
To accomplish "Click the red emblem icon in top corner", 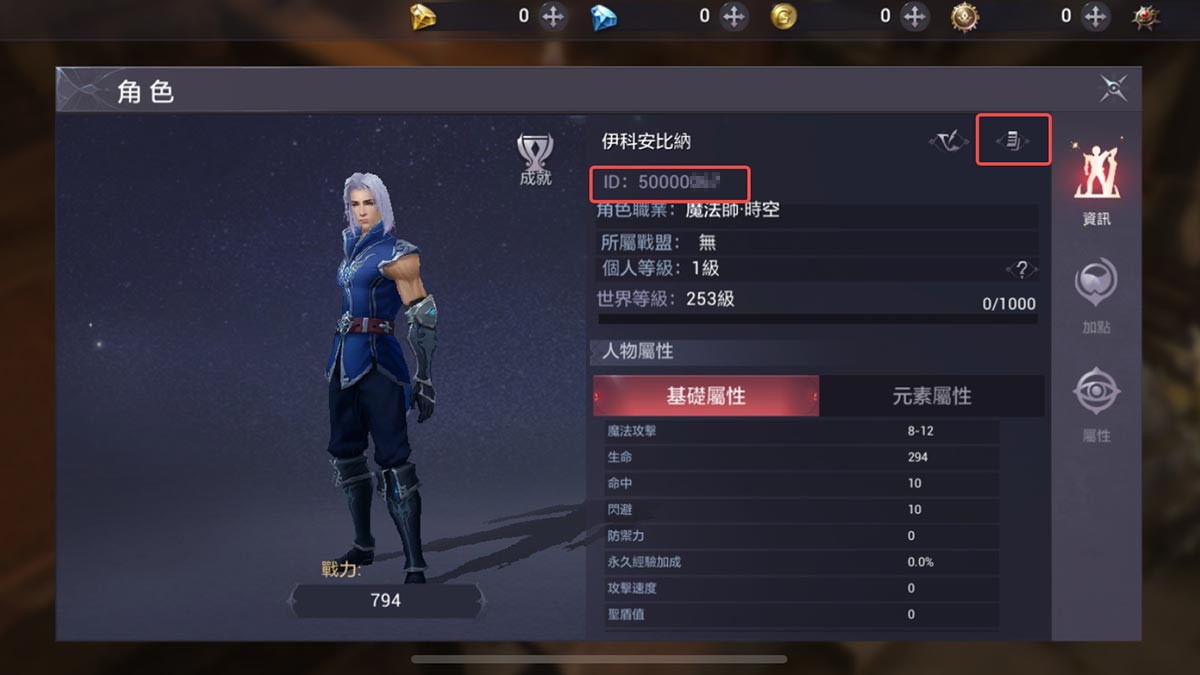I will click(x=1146, y=16).
